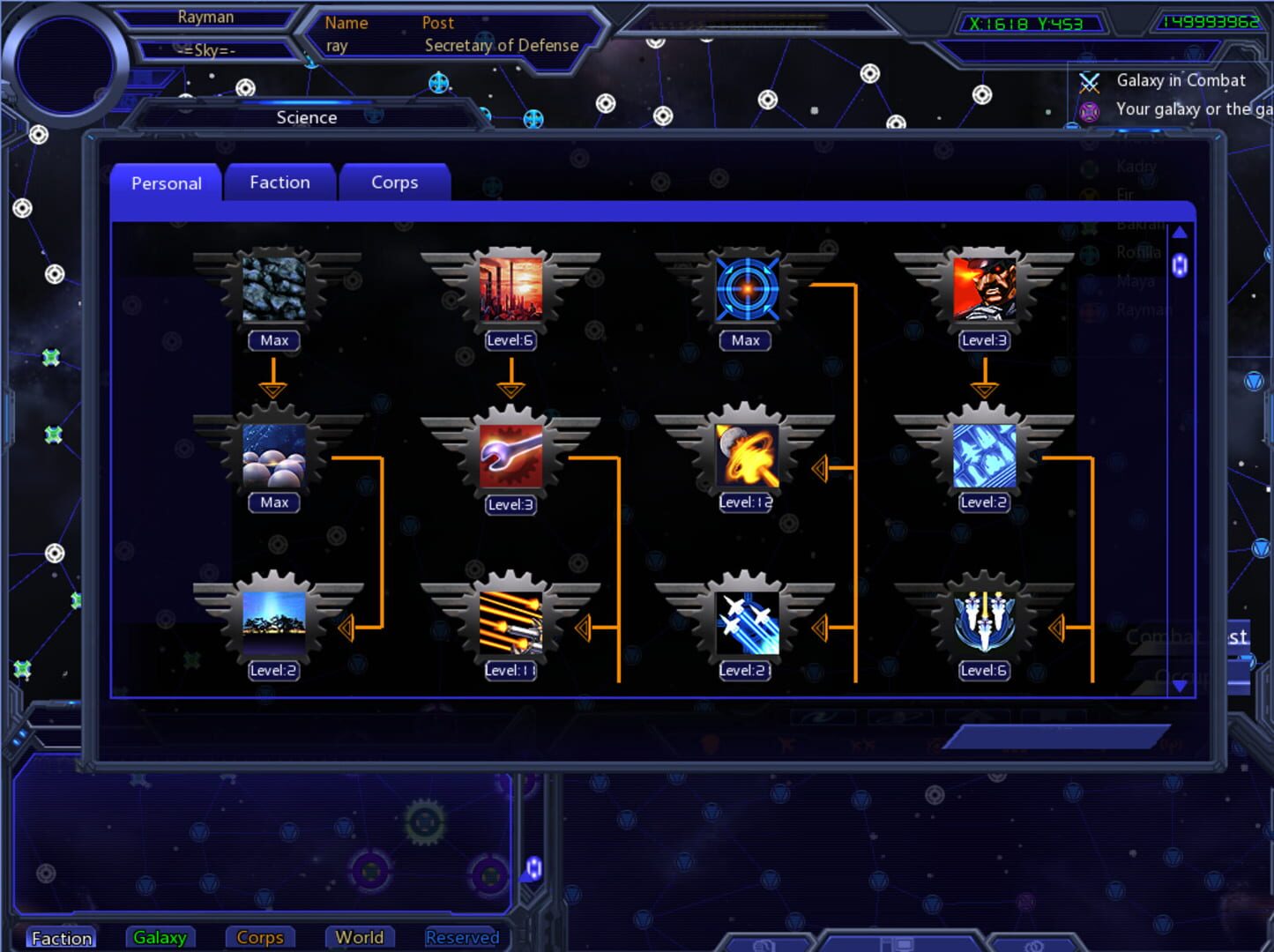Select the asteroid ore research at Max level
Viewport: 1274px width, 952px height.
coord(272,291)
